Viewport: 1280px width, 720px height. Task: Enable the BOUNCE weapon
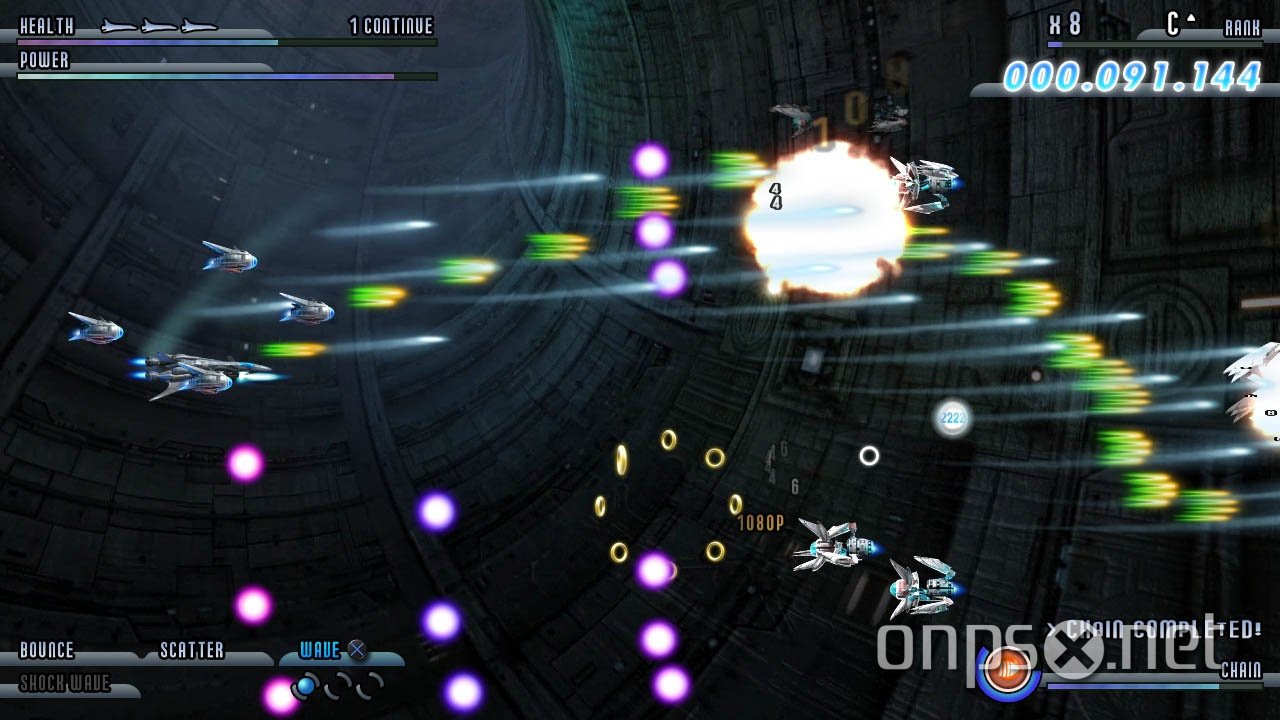coord(45,650)
